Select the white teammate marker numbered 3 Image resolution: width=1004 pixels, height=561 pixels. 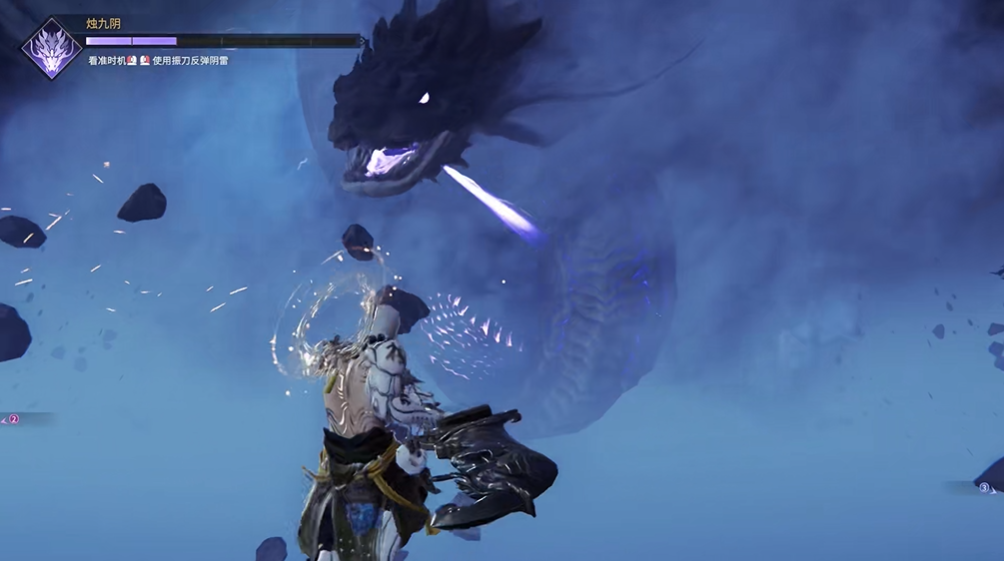984,488
